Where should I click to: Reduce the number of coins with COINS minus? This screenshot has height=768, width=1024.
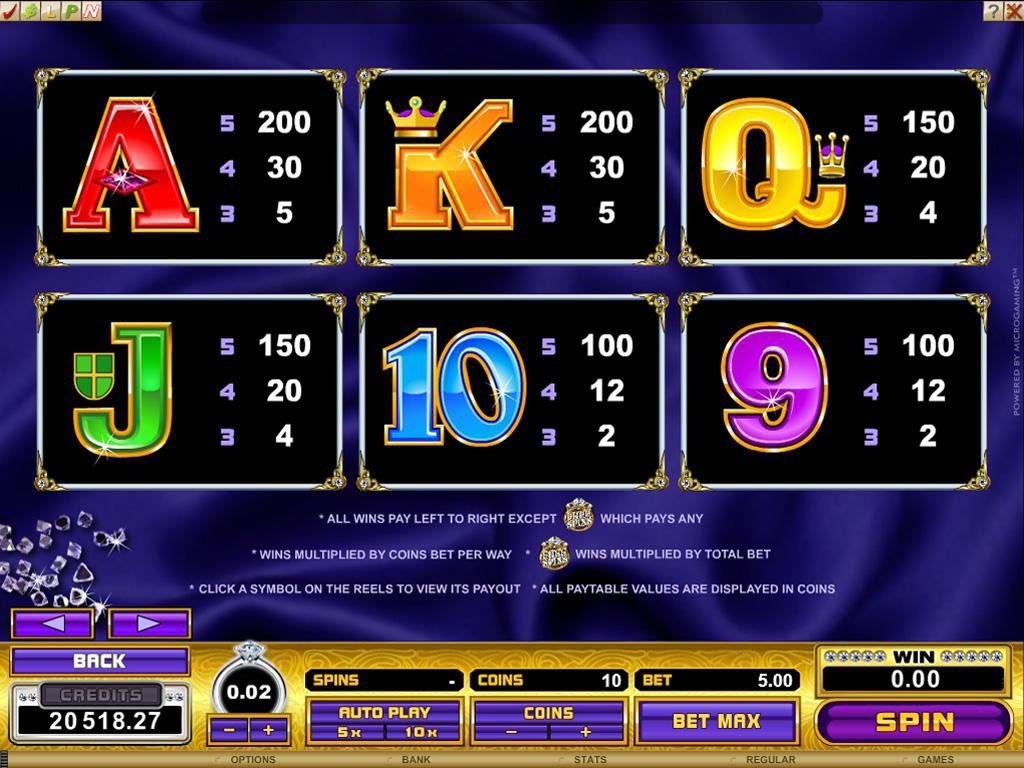pyautogui.click(x=511, y=732)
